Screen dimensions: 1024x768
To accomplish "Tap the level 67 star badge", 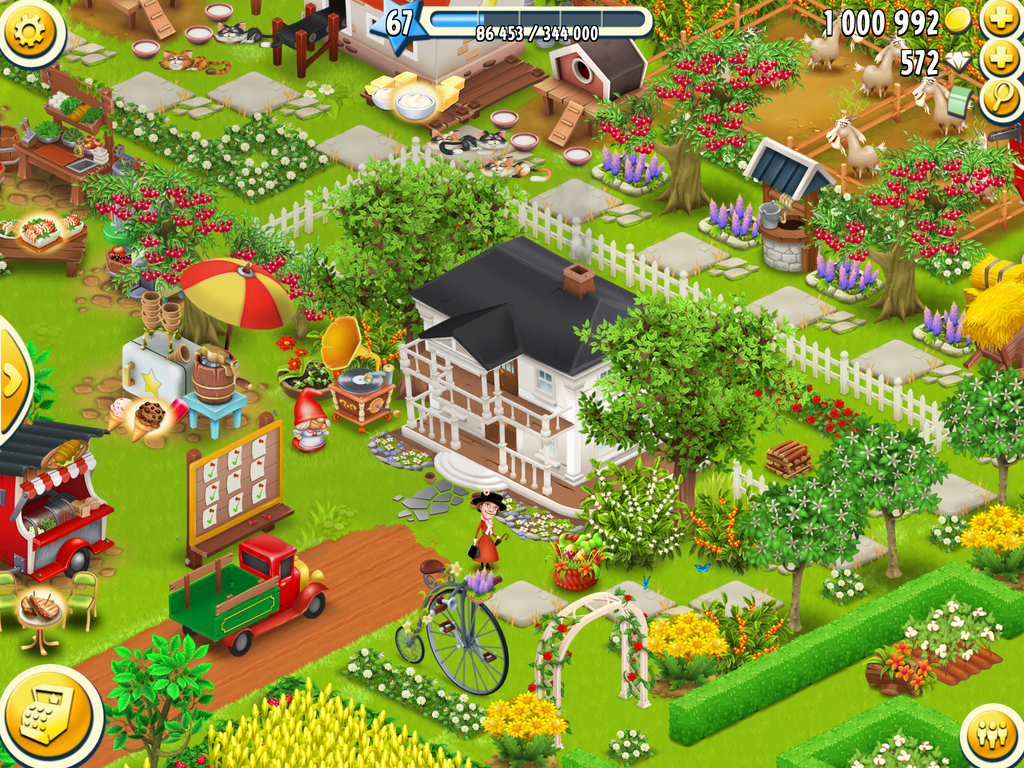I will pyautogui.click(x=398, y=24).
